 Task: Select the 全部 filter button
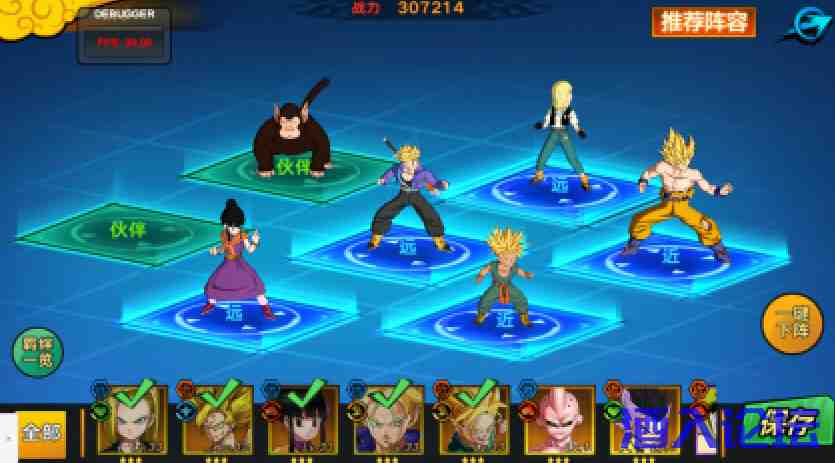tap(41, 431)
